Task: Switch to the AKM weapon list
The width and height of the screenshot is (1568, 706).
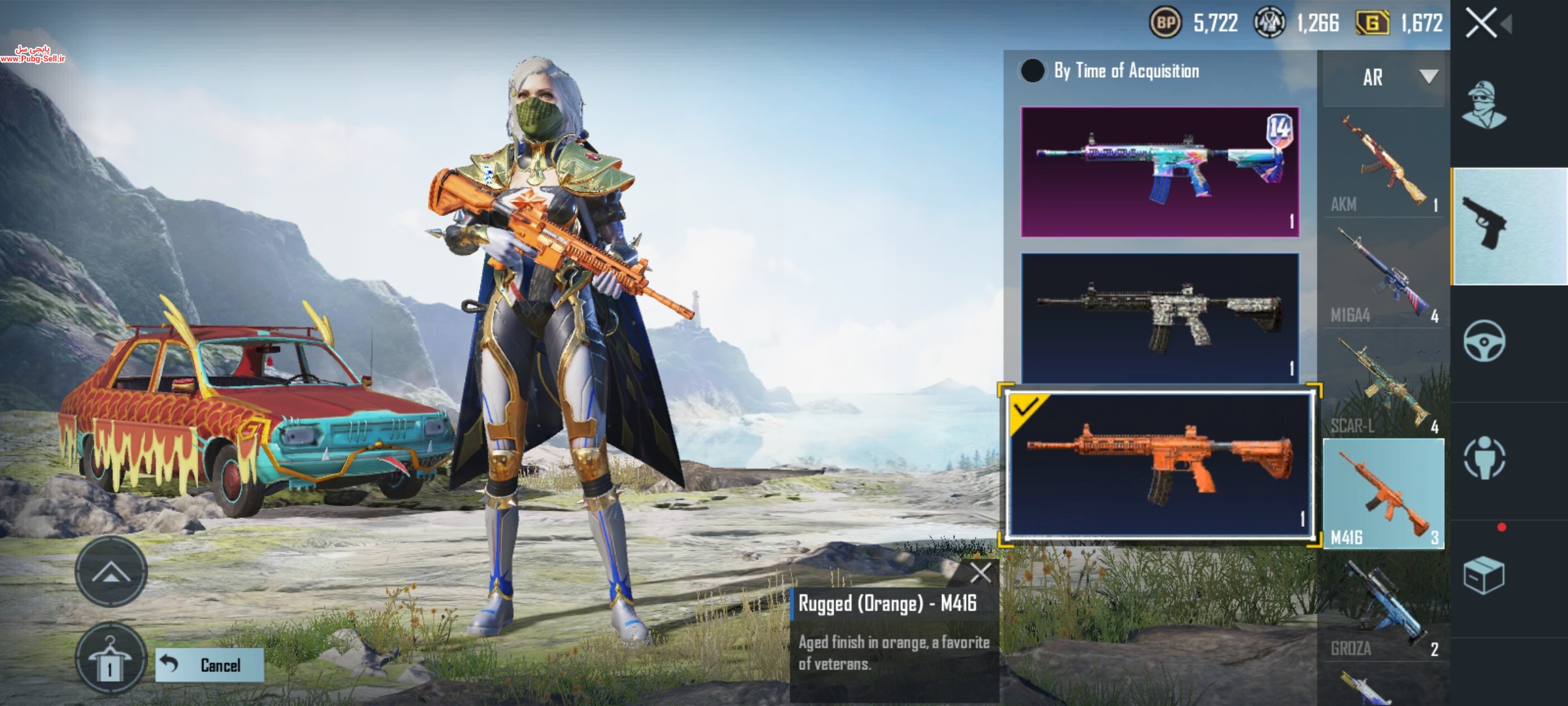Action: tap(1384, 163)
